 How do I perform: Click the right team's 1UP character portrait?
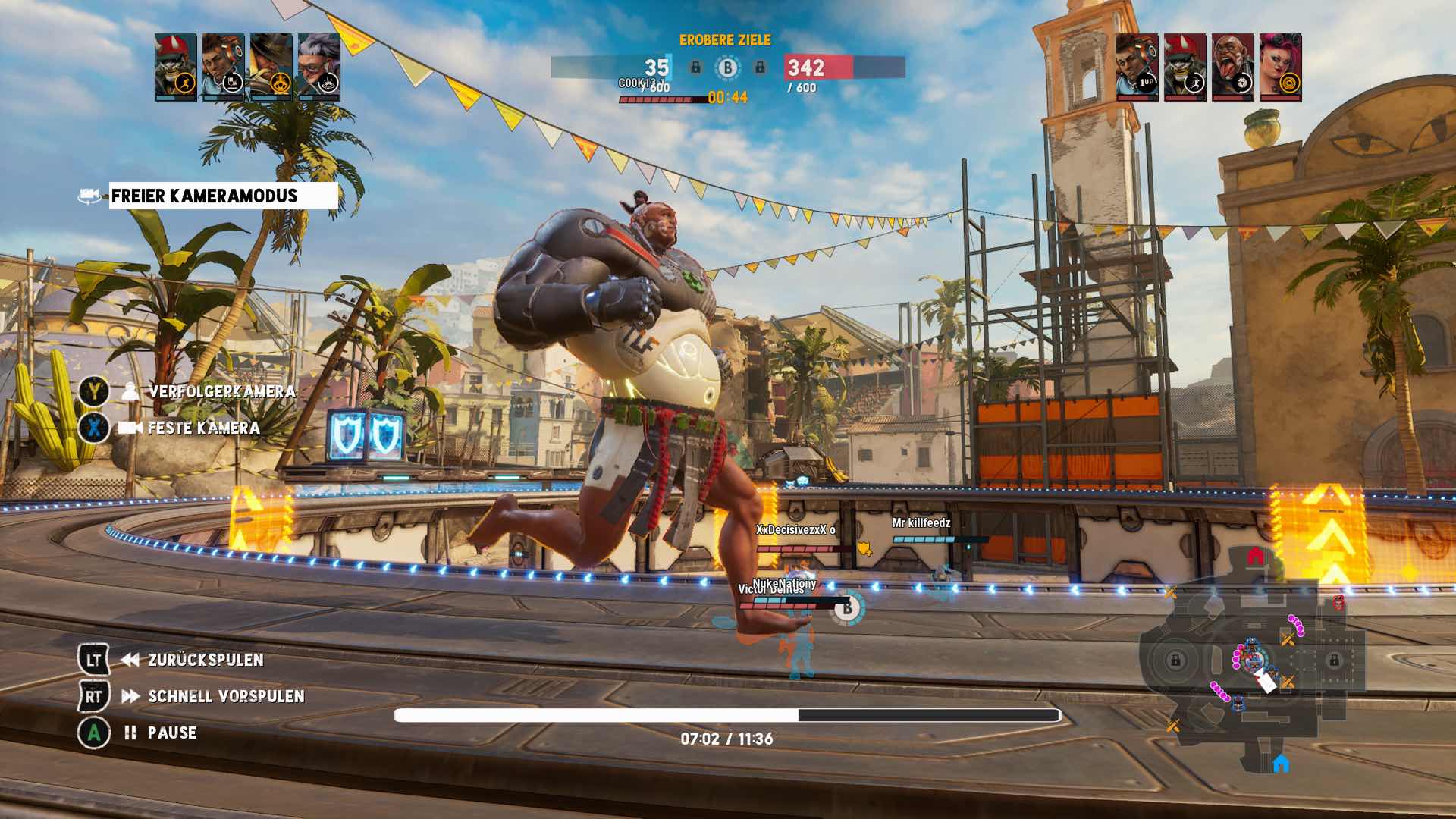[1137, 67]
